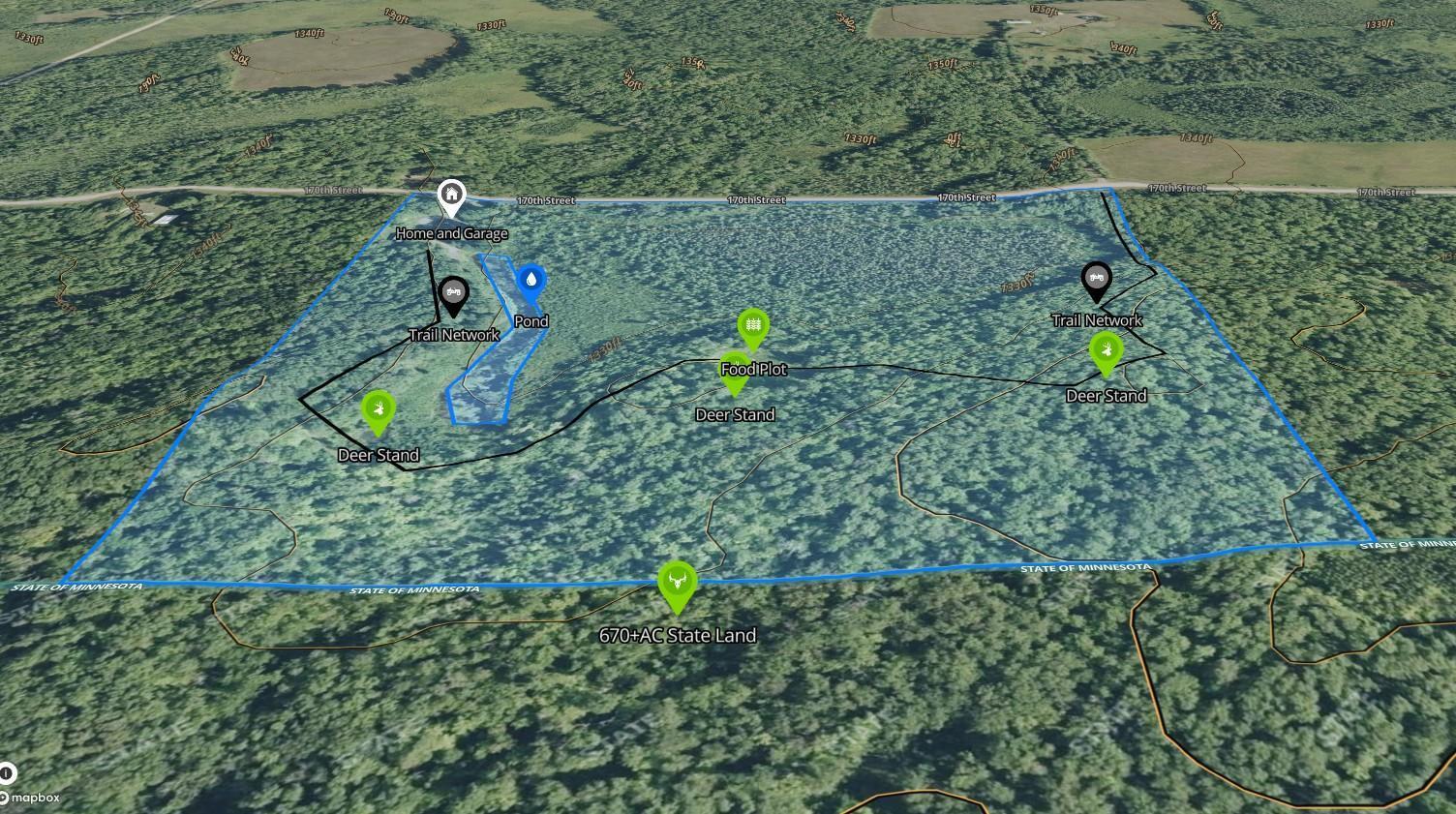Click the Pond label
Screen dimensions: 1456x814
coord(531,320)
